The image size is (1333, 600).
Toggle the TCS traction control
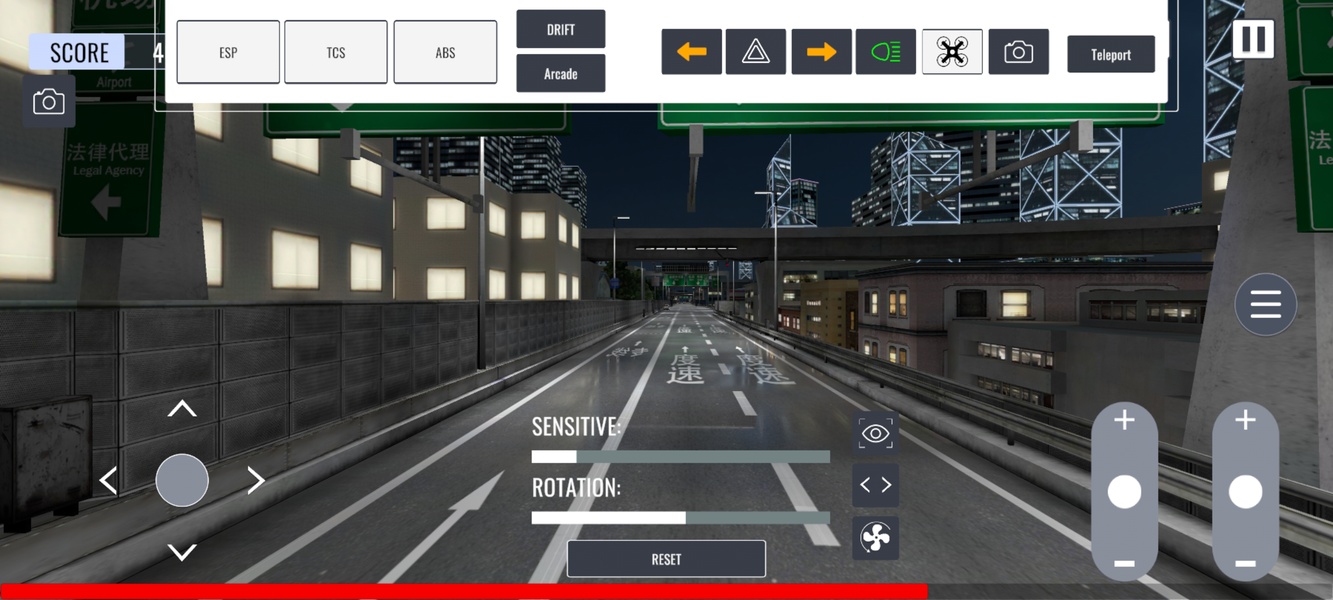click(336, 52)
